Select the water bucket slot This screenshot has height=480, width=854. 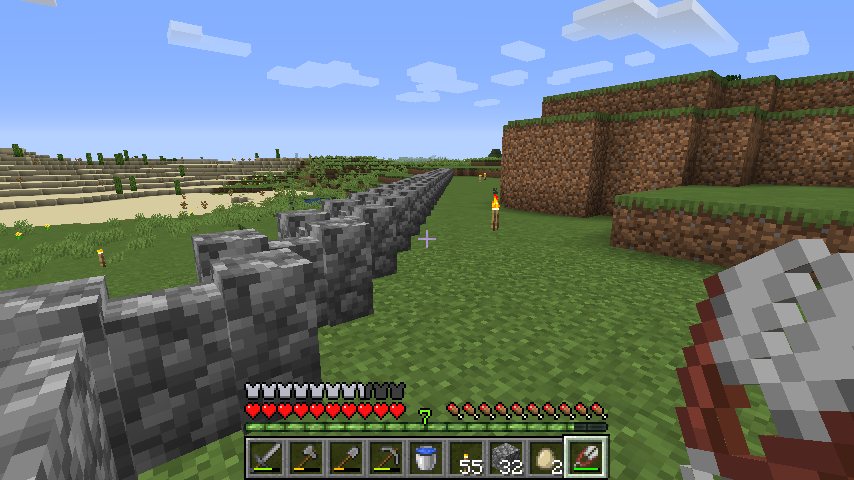tap(426, 458)
